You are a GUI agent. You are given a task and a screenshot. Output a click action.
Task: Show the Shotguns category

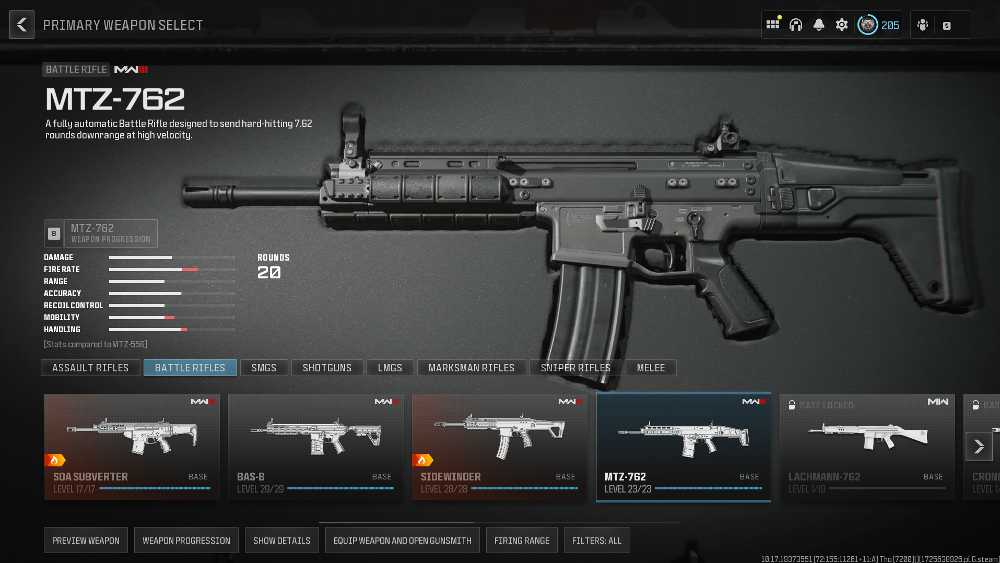pos(327,368)
